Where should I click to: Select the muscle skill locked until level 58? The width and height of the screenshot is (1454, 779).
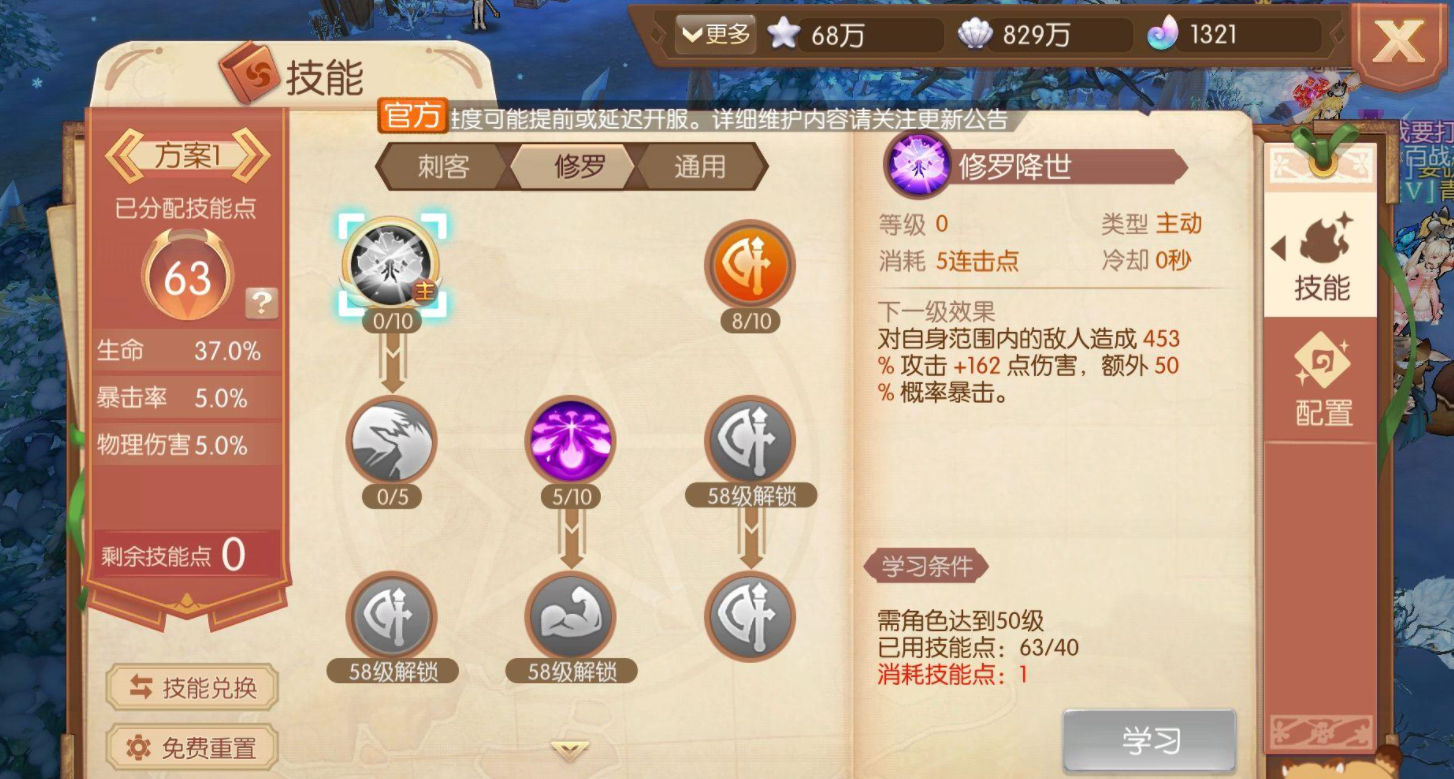[x=570, y=617]
